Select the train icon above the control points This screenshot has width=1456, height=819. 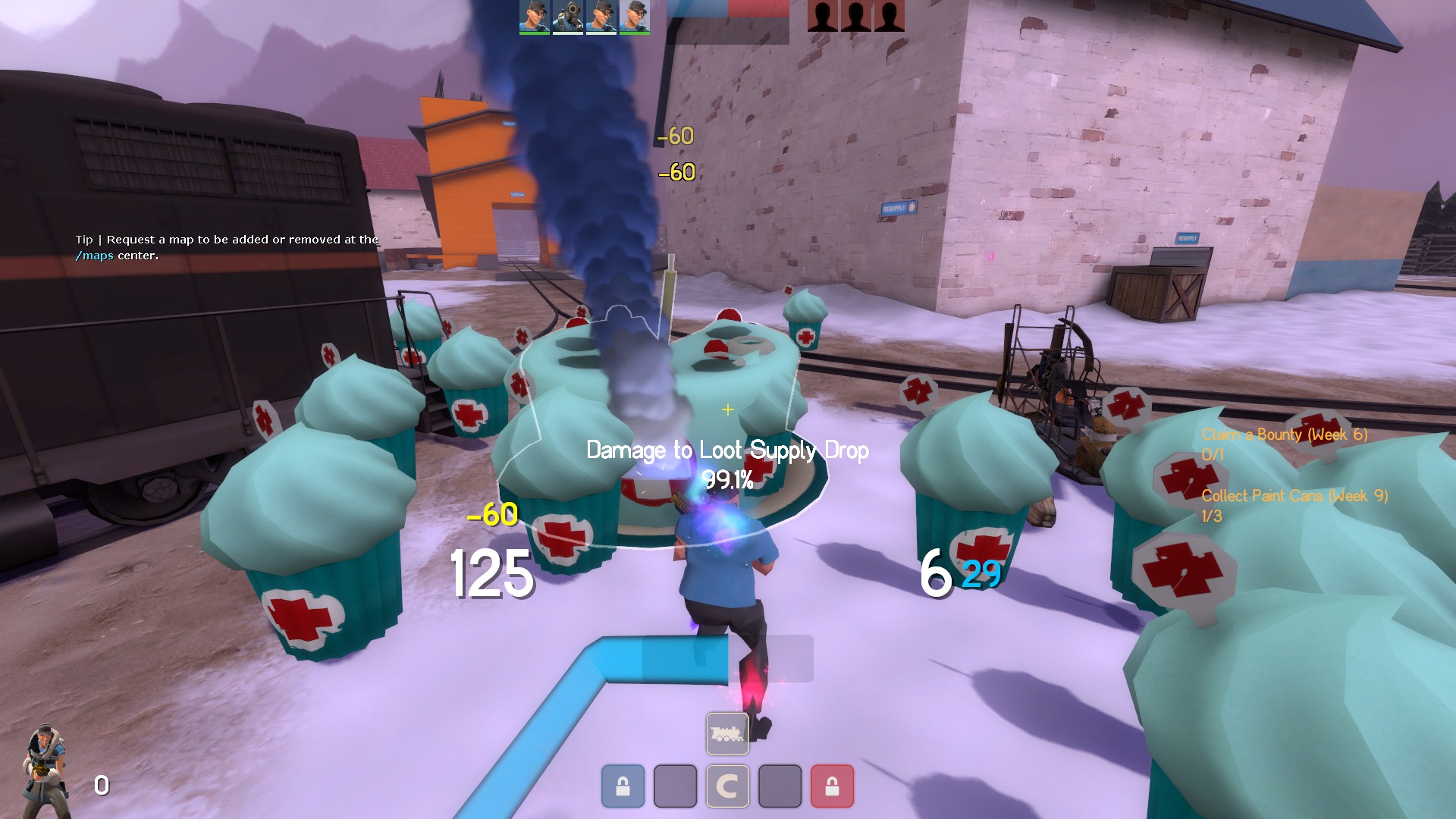727,733
